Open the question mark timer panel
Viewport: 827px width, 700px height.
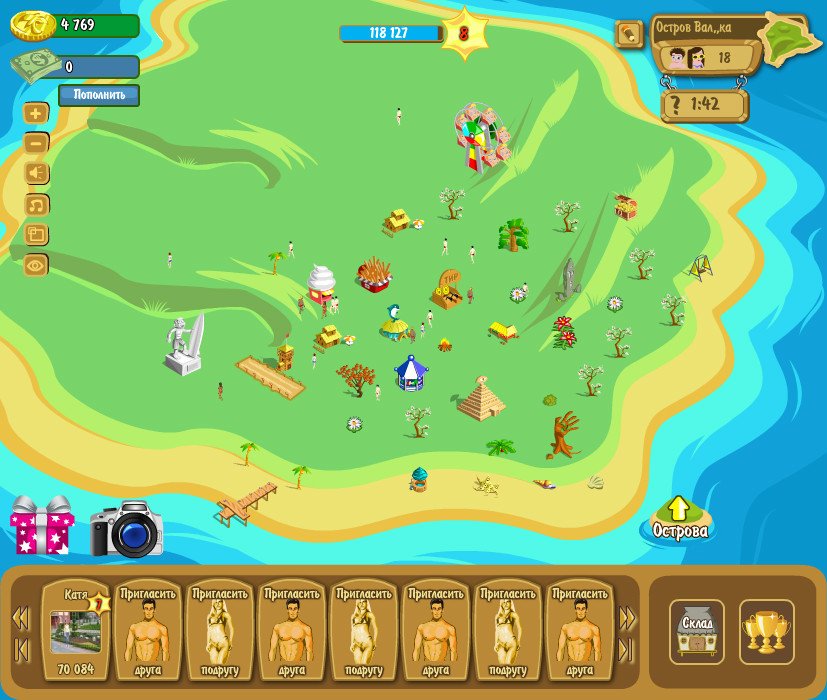704,104
